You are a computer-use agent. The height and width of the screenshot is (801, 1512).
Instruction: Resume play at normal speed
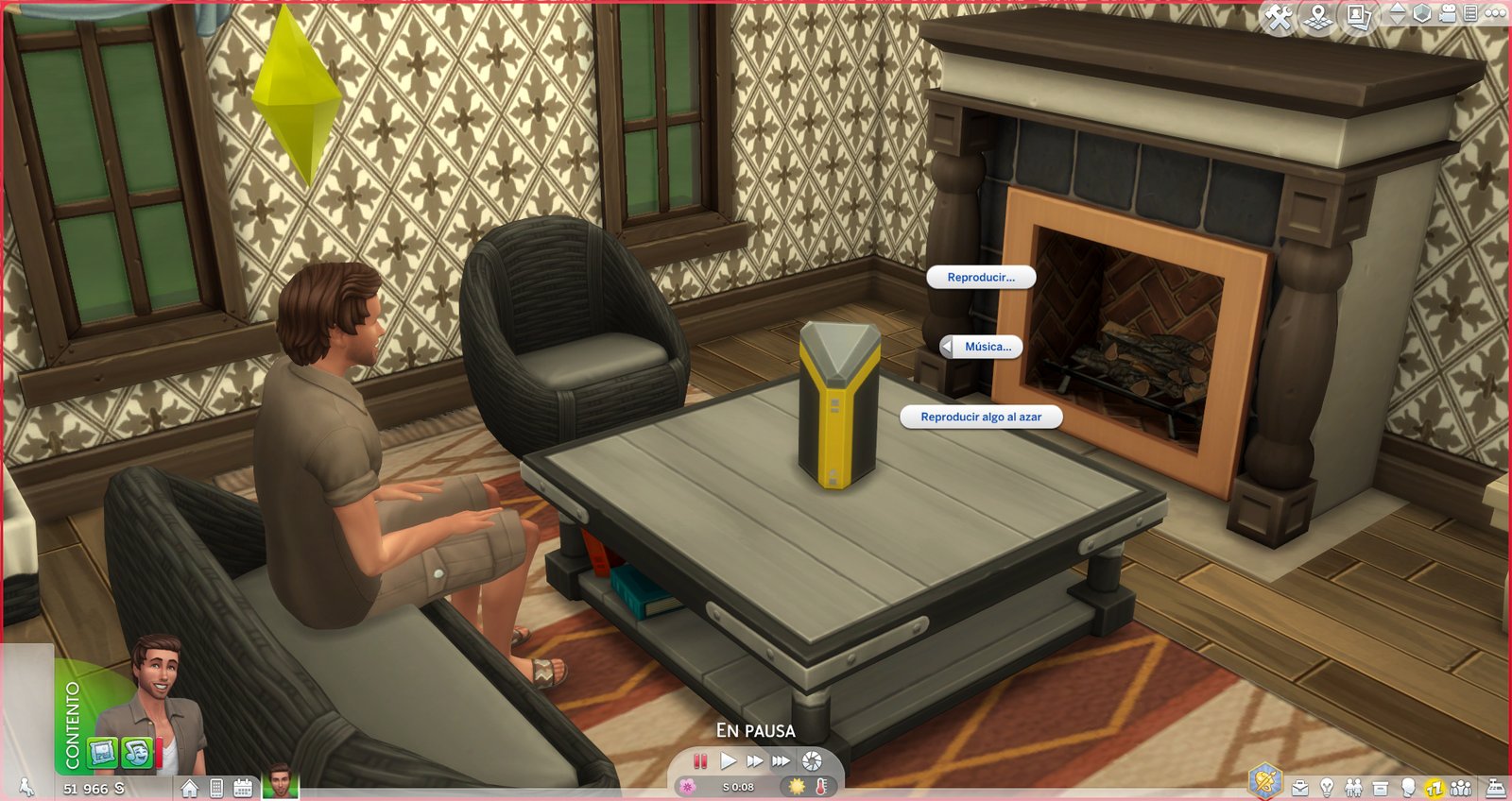pyautogui.click(x=728, y=761)
